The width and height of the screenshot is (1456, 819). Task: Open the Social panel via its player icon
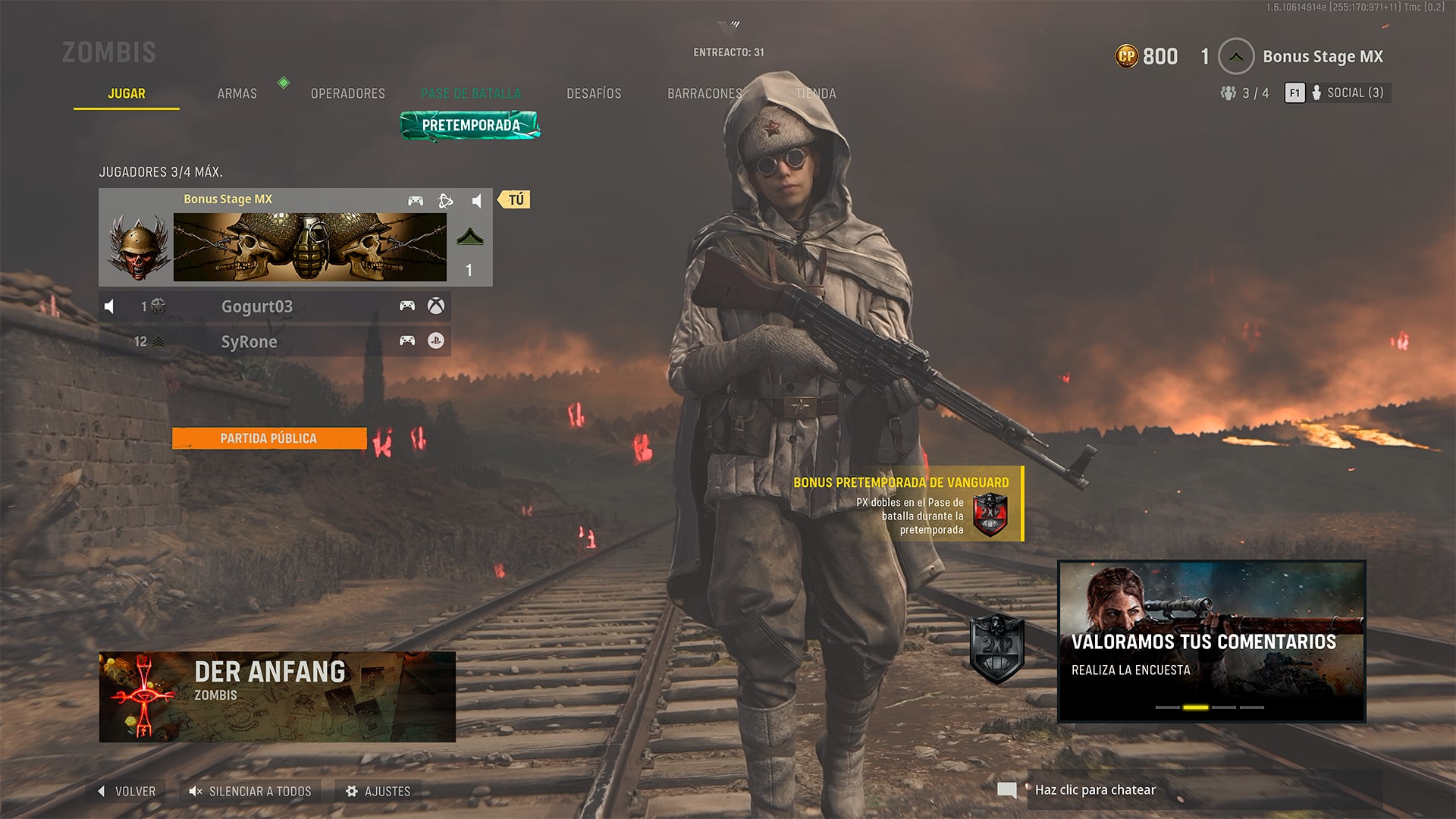point(1318,93)
